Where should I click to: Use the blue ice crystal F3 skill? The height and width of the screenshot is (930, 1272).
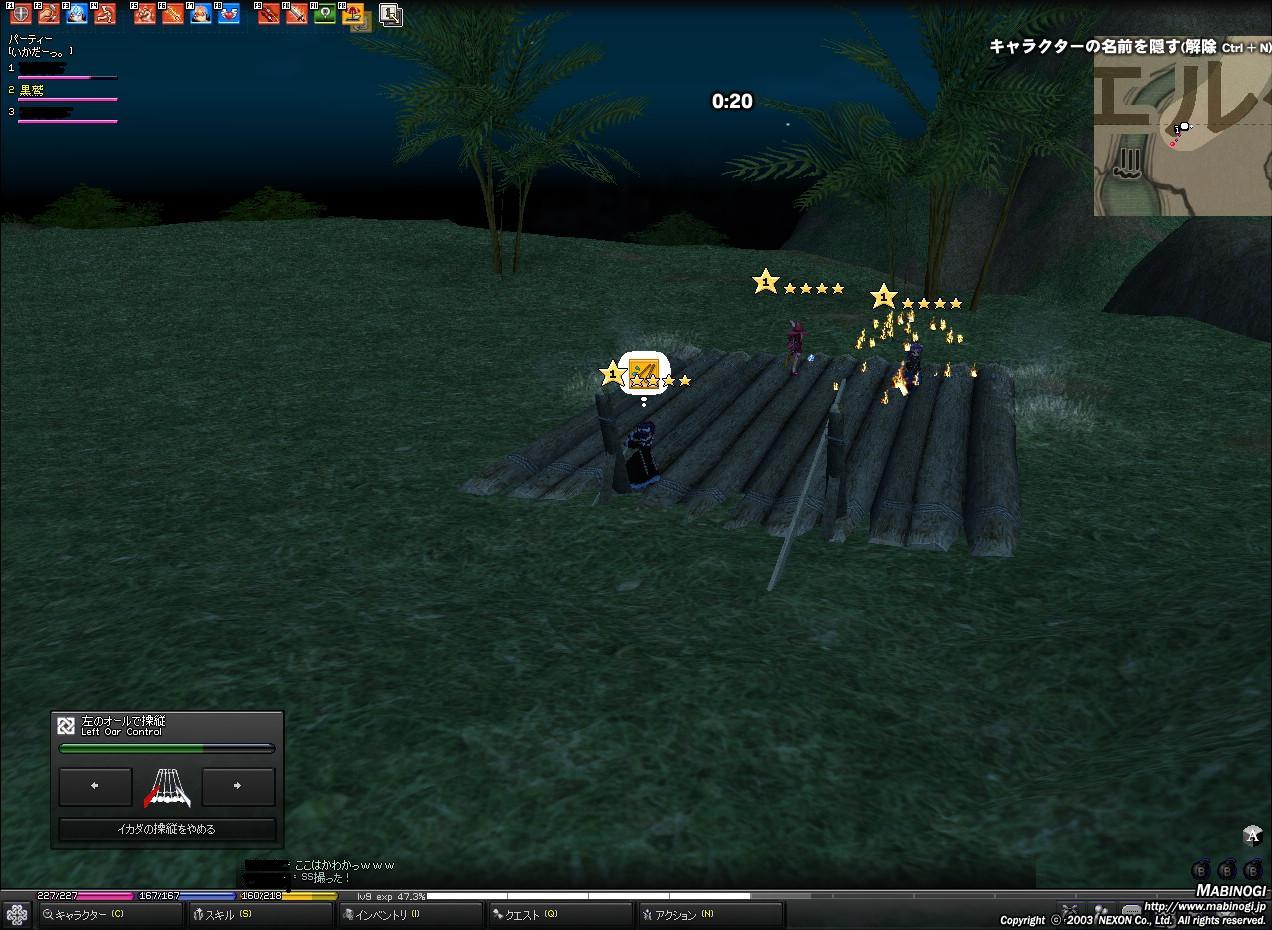[x=76, y=14]
